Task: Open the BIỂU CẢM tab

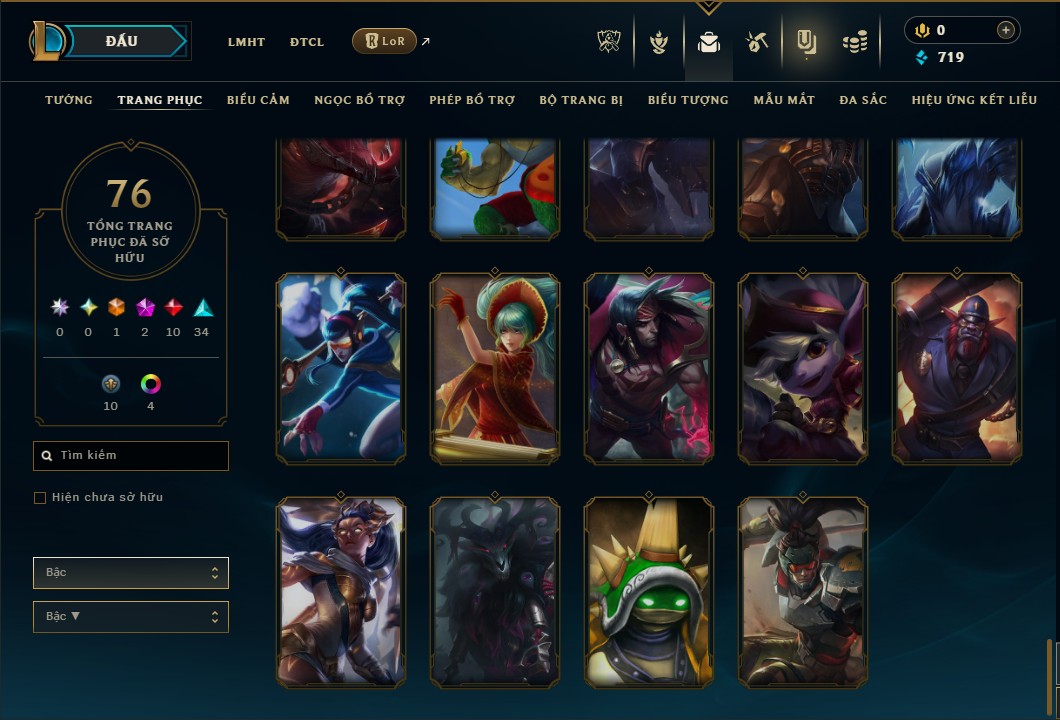Action: click(258, 100)
